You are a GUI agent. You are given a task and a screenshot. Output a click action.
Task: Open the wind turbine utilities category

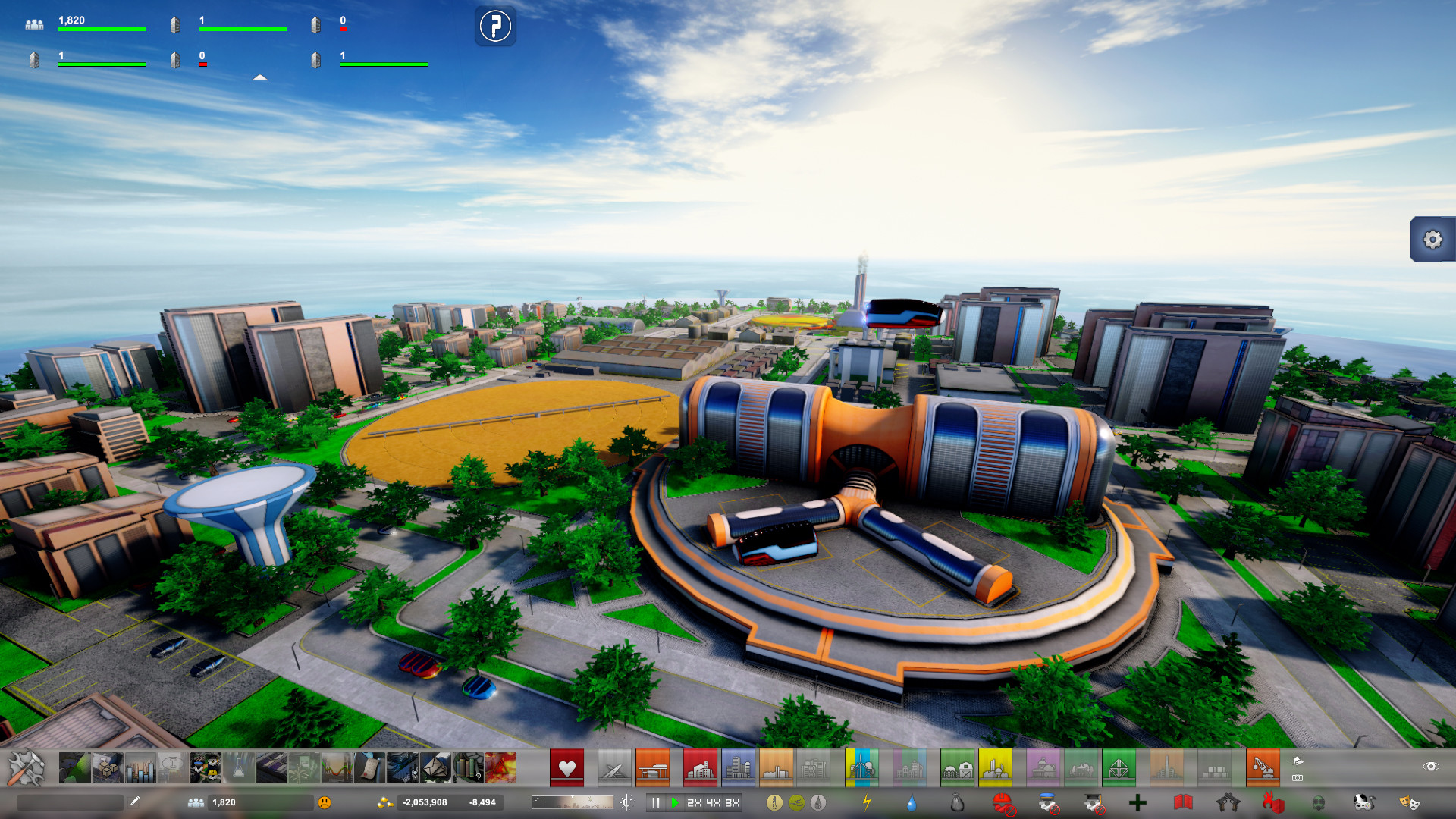tap(862, 767)
